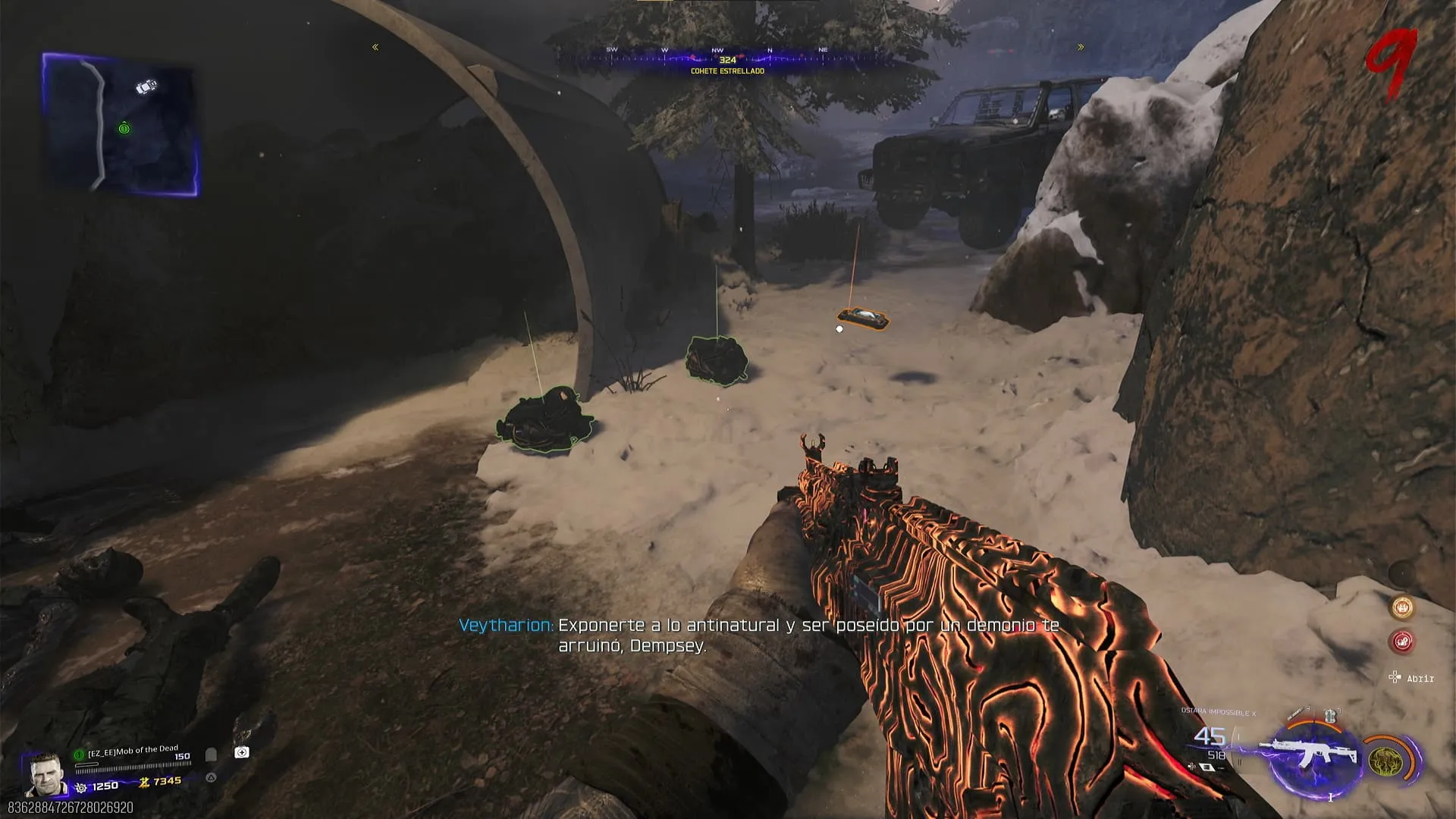Click the white vehicle marker on minimap
This screenshot has width=1456, height=819.
click(x=146, y=86)
